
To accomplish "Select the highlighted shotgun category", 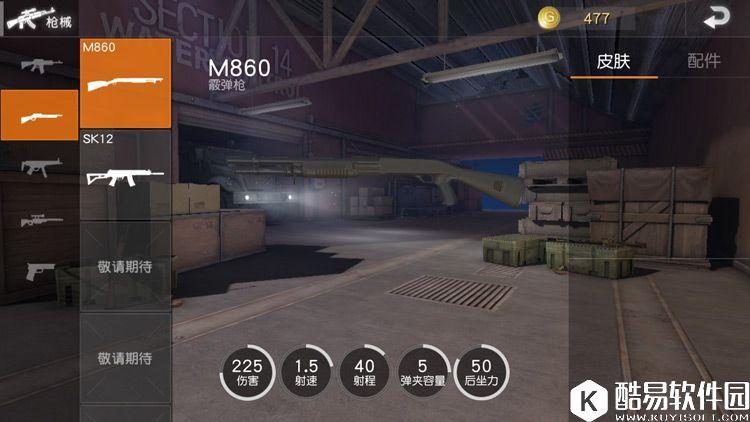I will (40, 115).
